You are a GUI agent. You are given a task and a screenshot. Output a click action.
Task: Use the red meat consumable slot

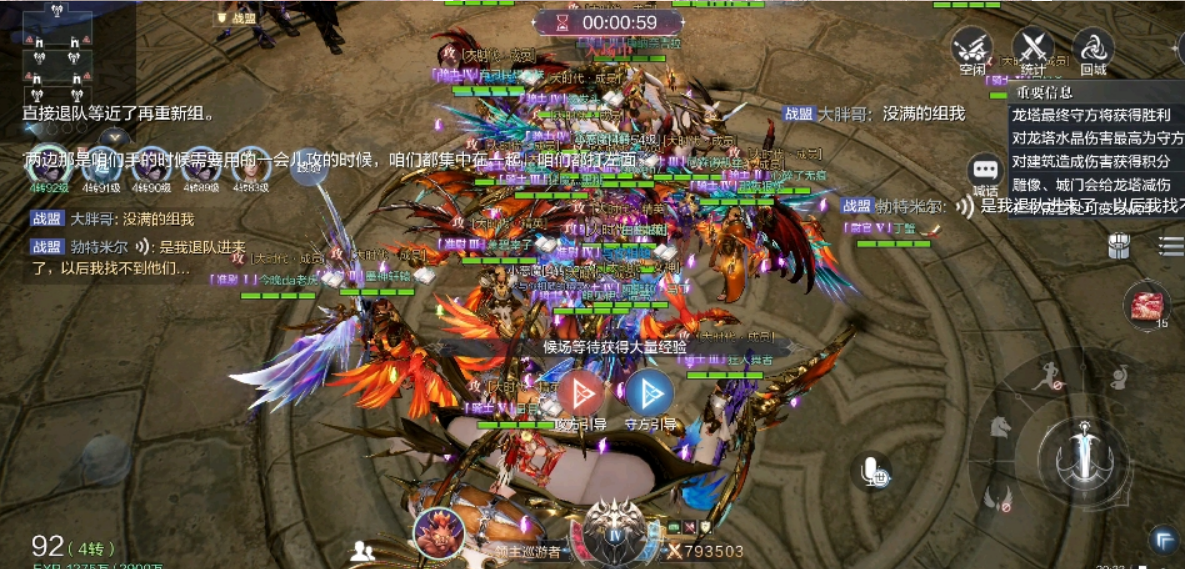(1148, 305)
